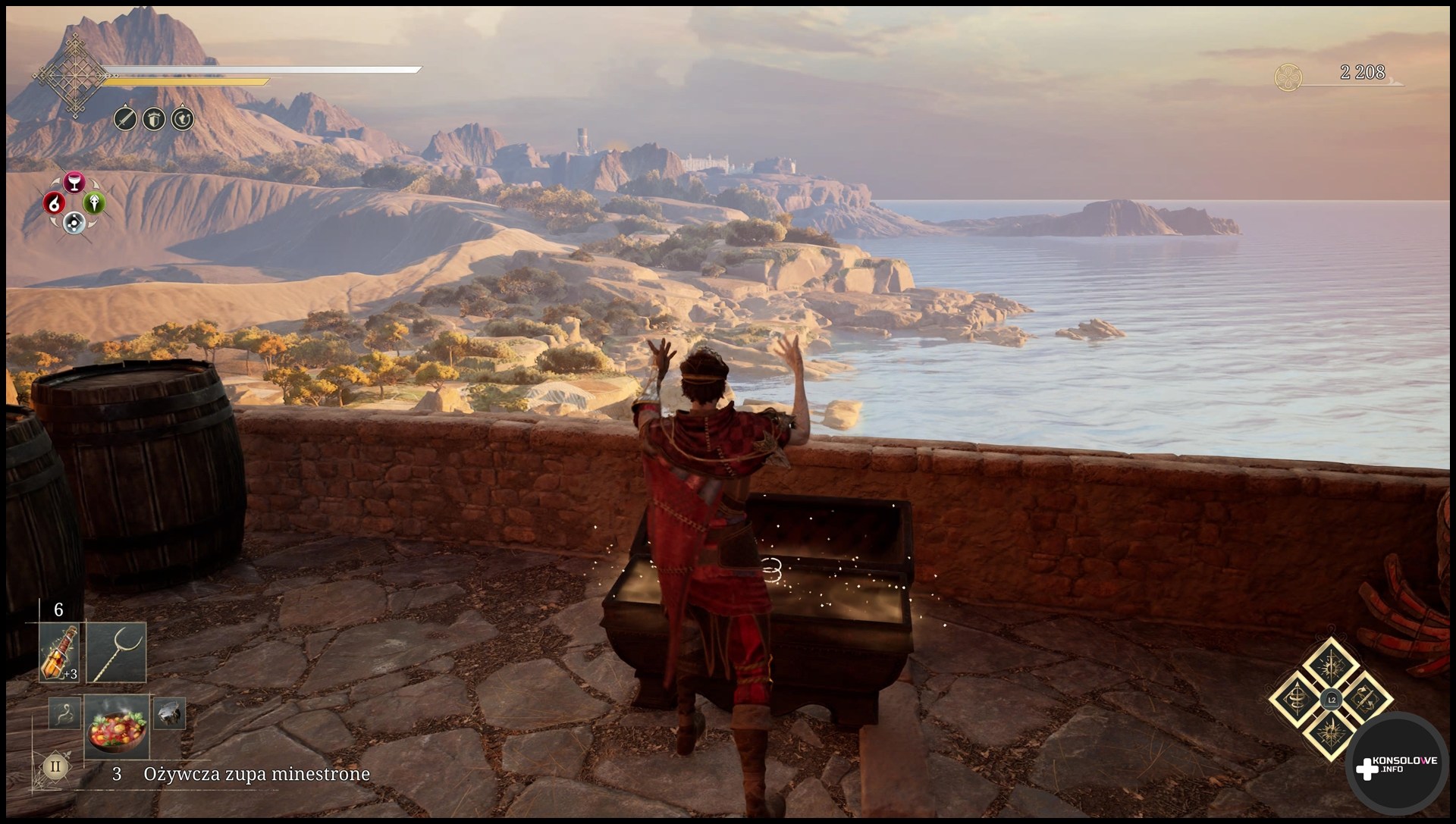Select the sword buff status icon

[x=125, y=119]
